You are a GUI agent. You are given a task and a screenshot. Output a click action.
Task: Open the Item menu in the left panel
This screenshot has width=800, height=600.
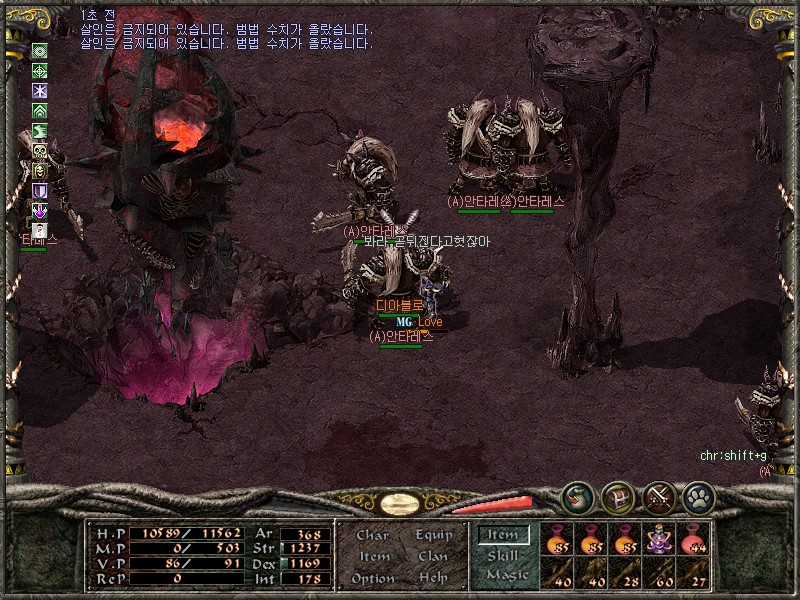[373, 556]
